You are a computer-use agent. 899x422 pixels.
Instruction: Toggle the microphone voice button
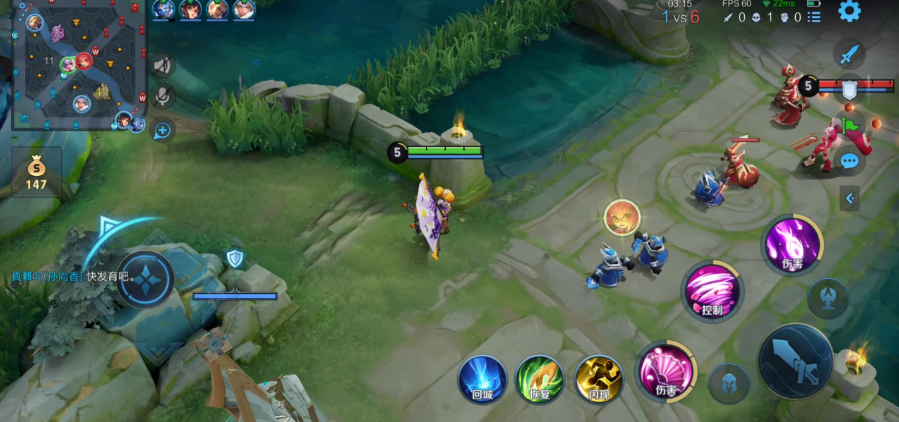coord(162,97)
